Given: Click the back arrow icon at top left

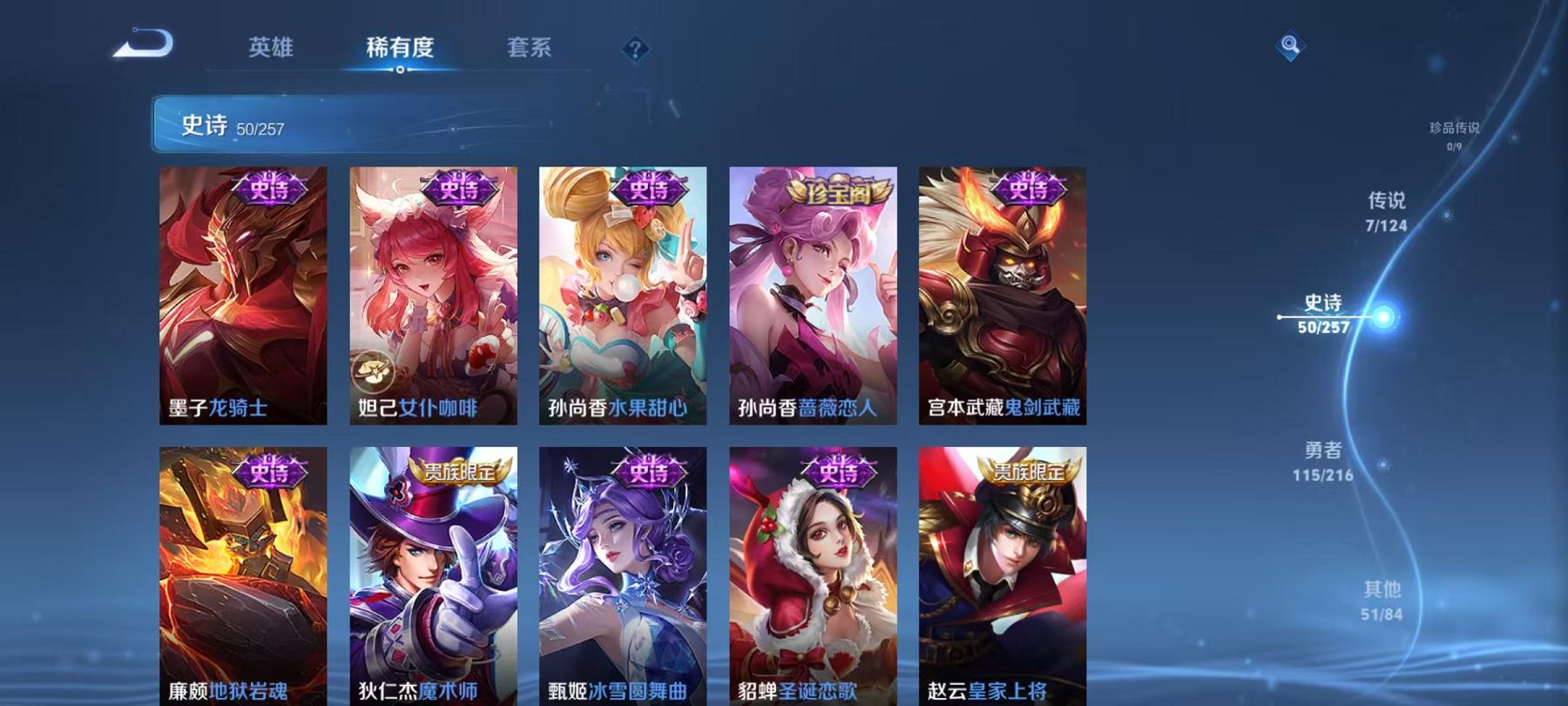Looking at the screenshot, I should [x=142, y=45].
